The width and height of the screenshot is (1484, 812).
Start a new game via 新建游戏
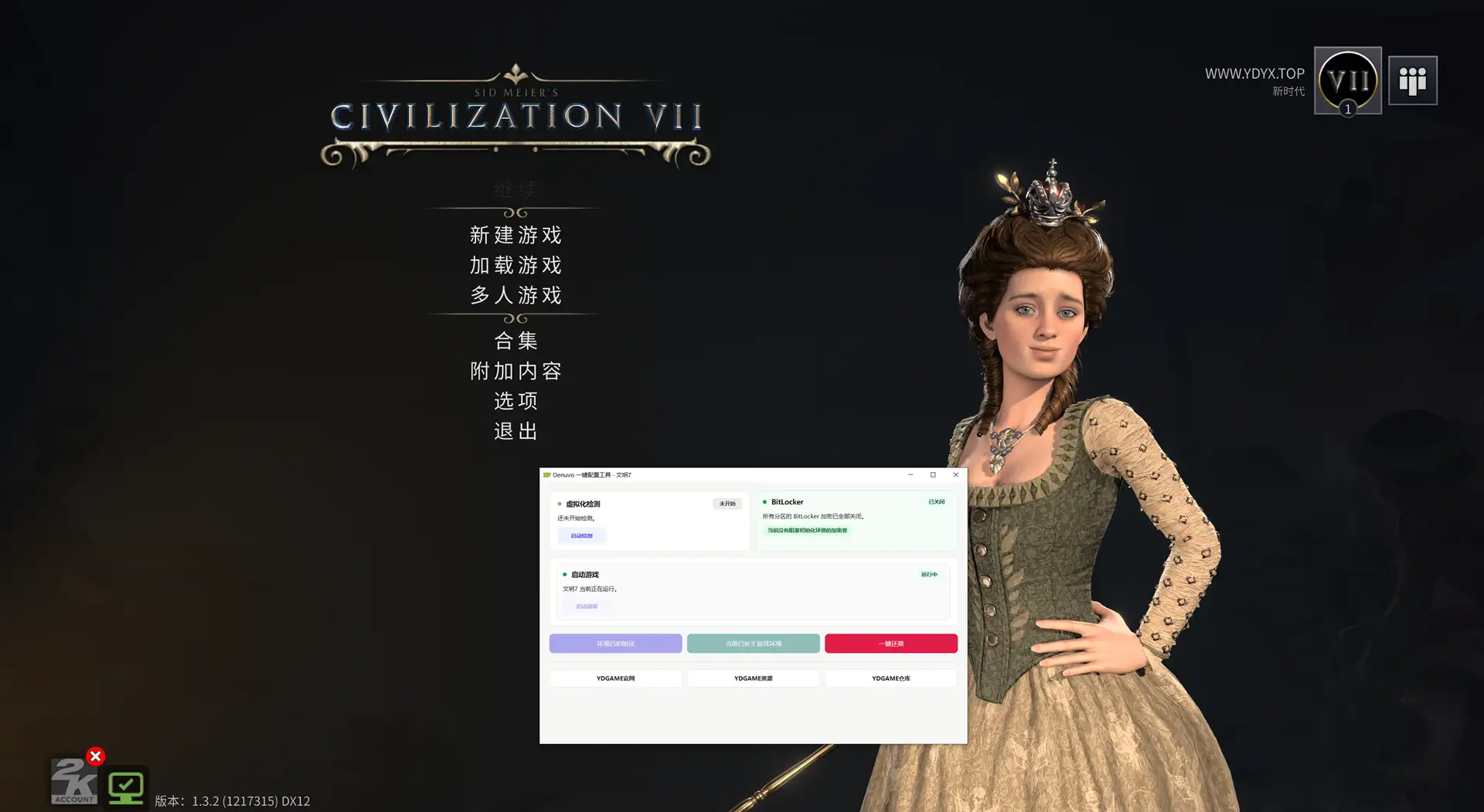(x=516, y=235)
